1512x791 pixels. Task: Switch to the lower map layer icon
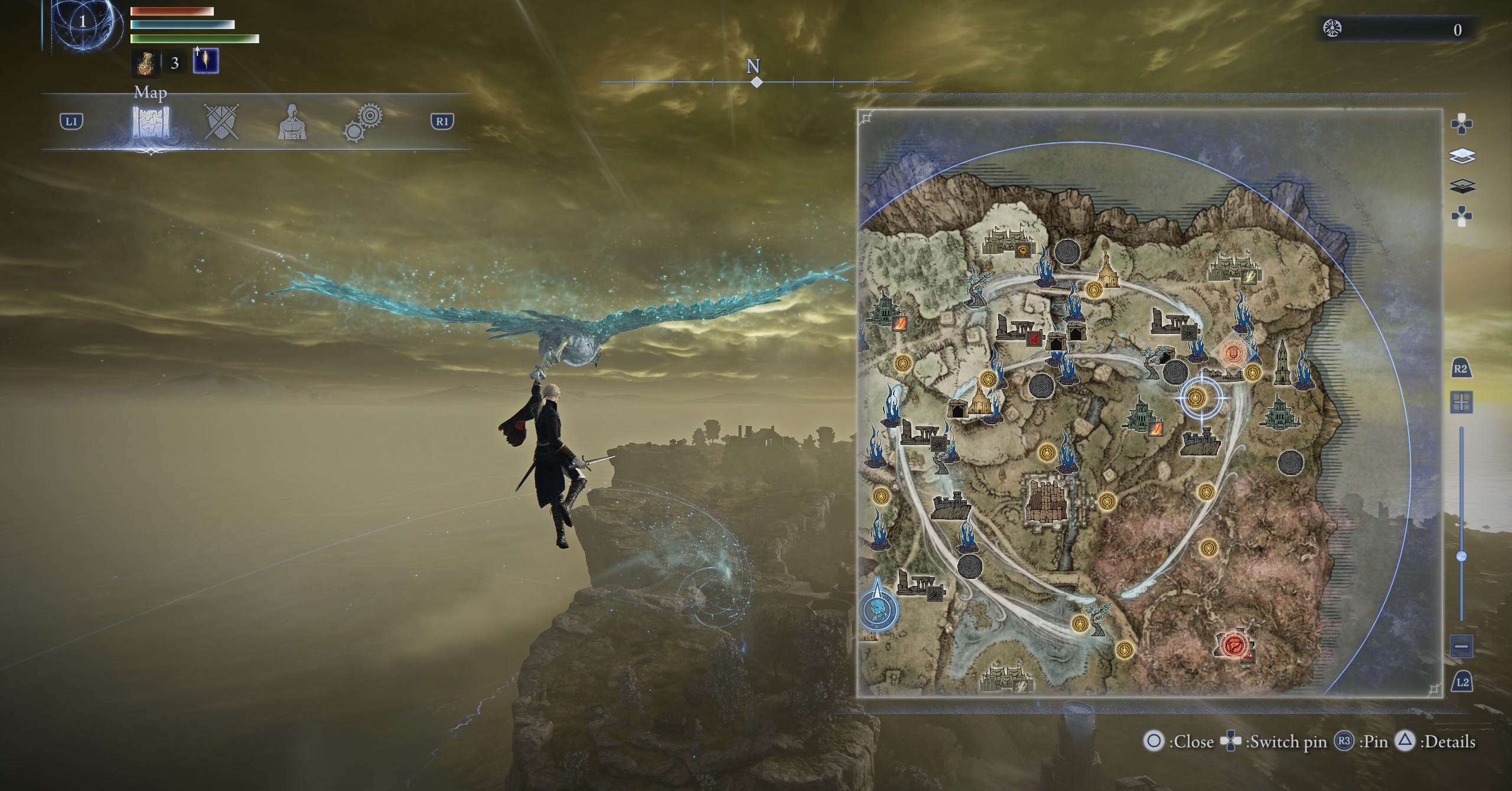[1462, 187]
